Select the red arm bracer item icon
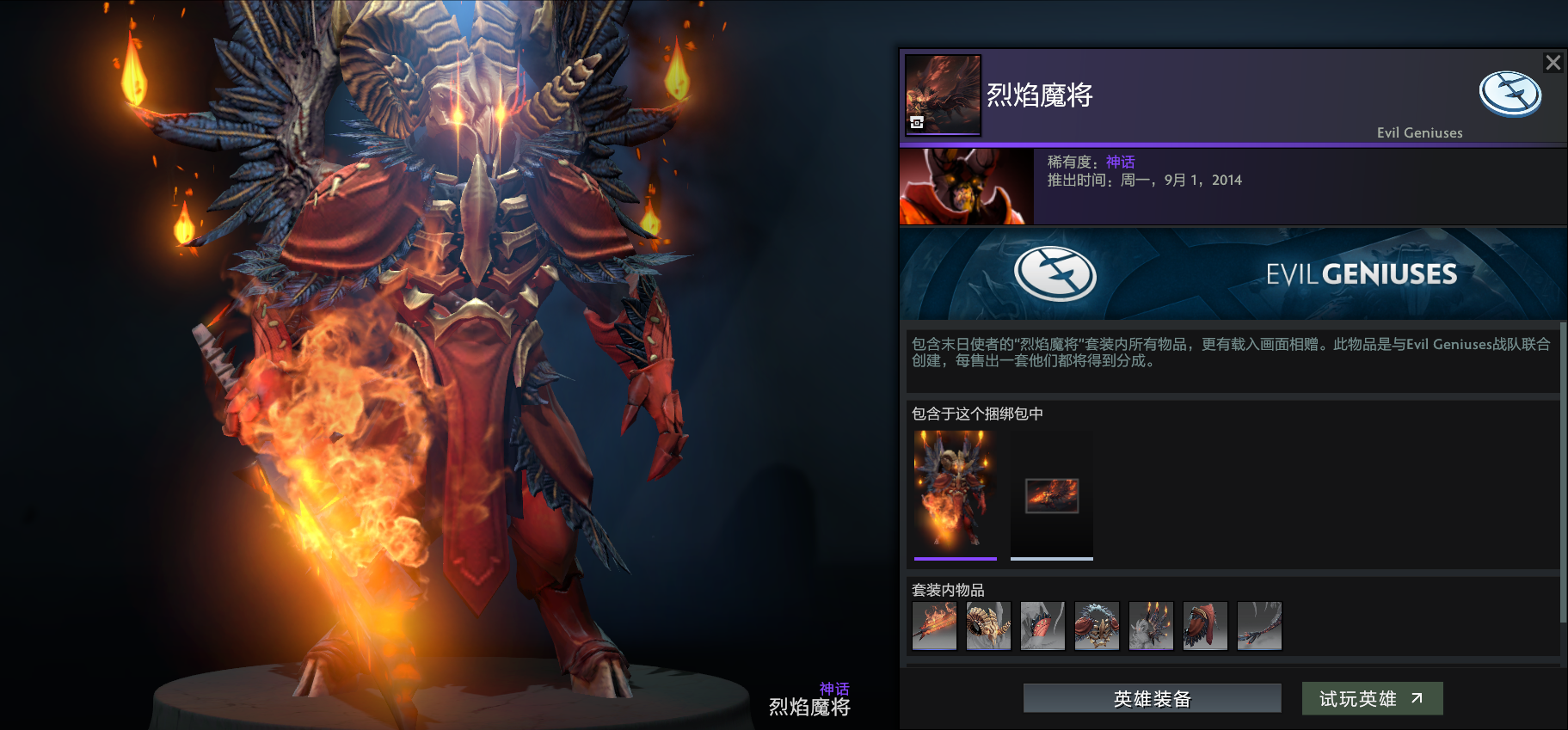This screenshot has width=1568, height=730. click(1042, 625)
